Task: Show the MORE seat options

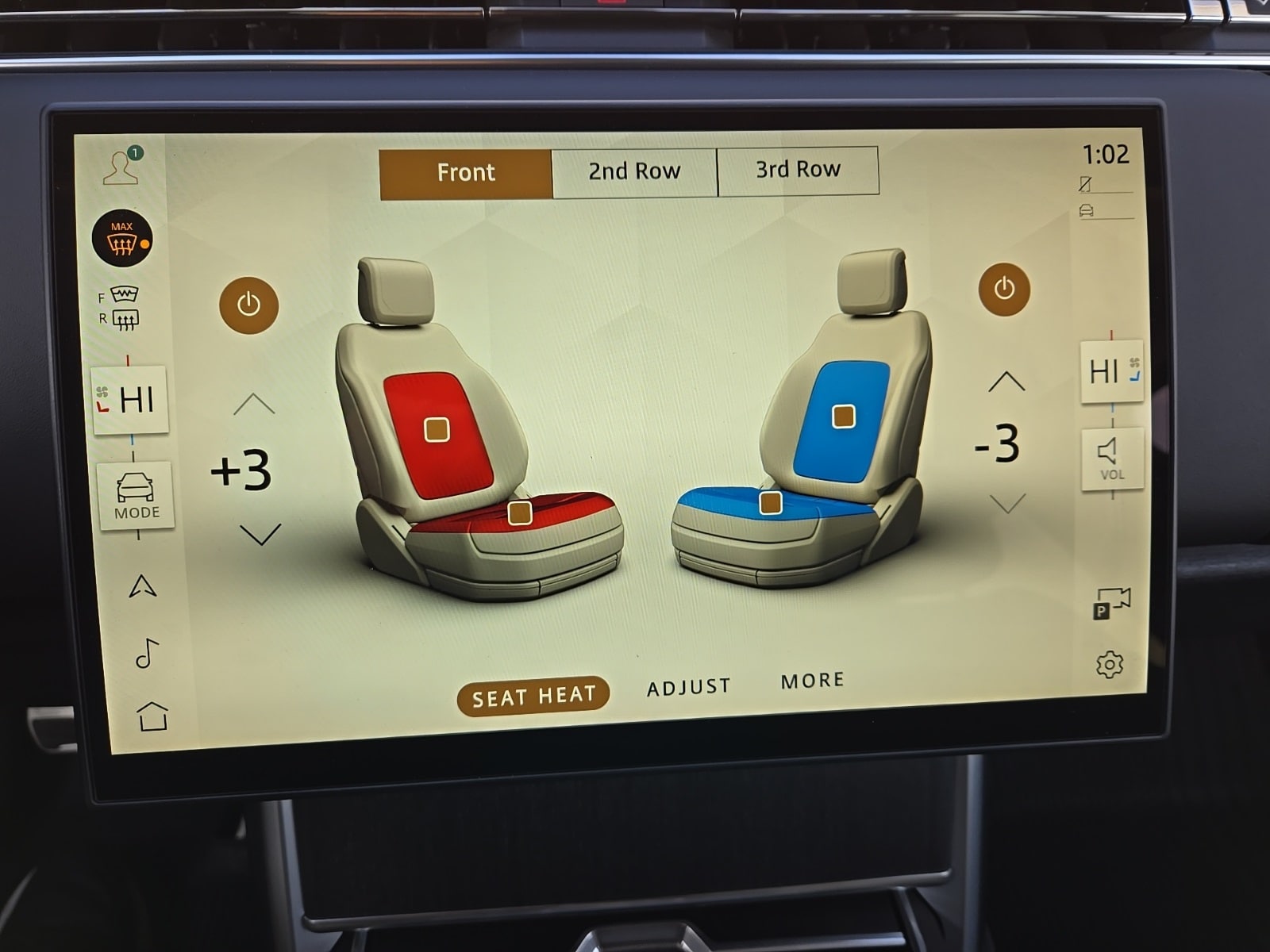Action: click(x=812, y=681)
